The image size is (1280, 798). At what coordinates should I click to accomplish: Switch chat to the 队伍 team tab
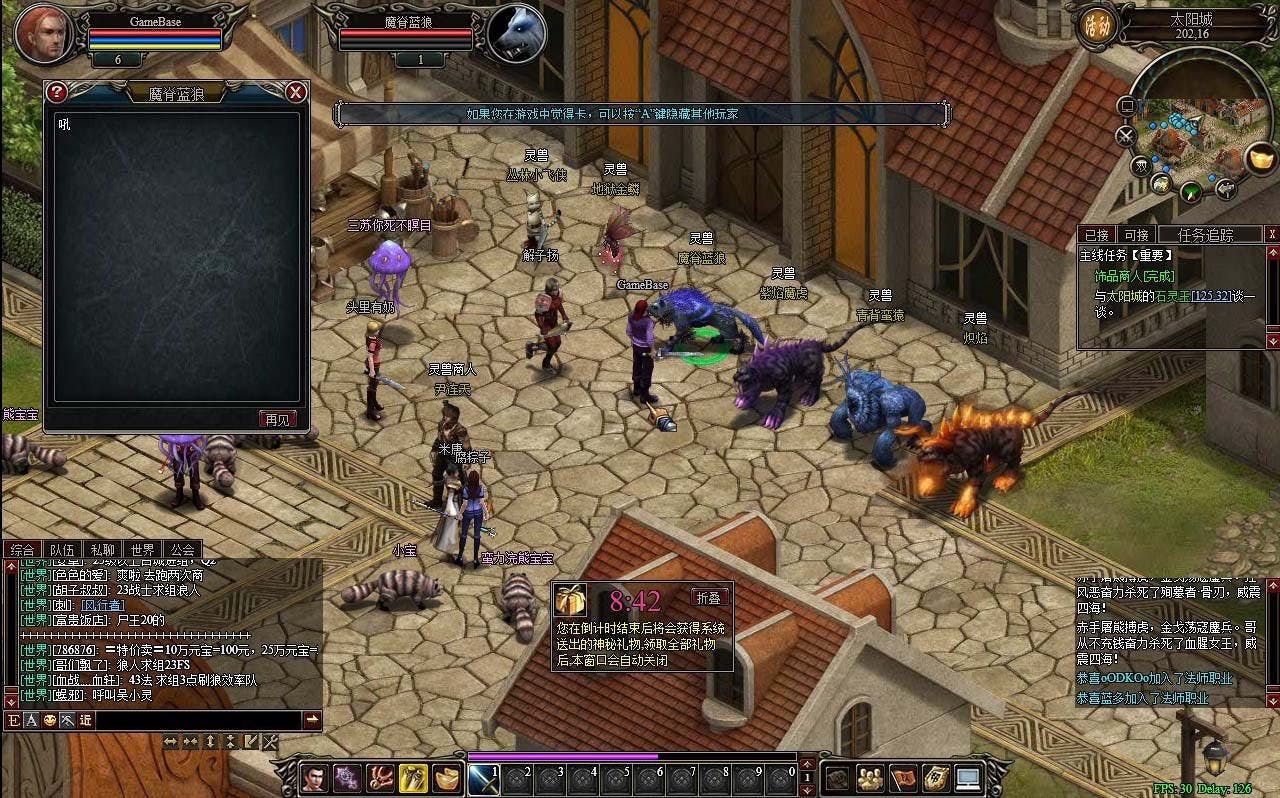point(62,549)
